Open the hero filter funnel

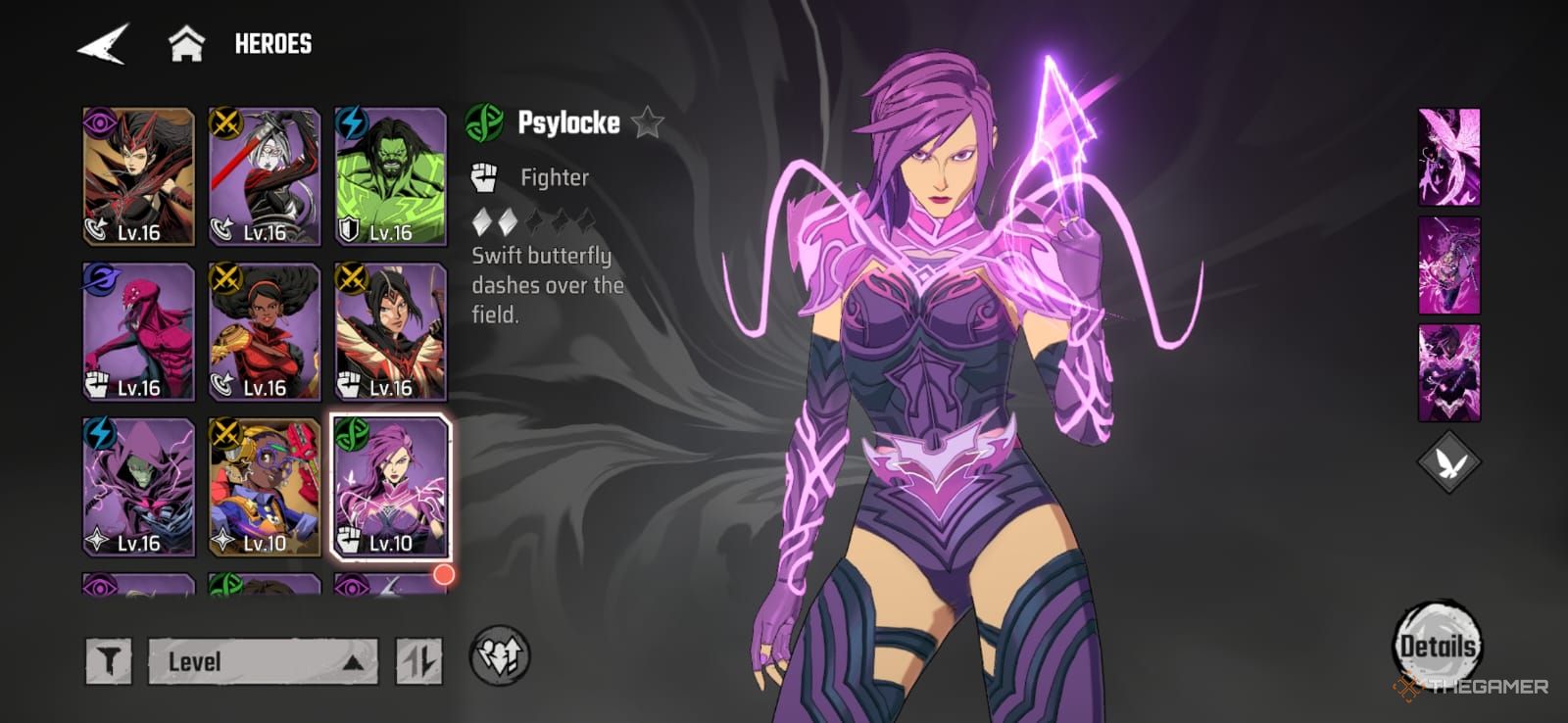tap(109, 661)
